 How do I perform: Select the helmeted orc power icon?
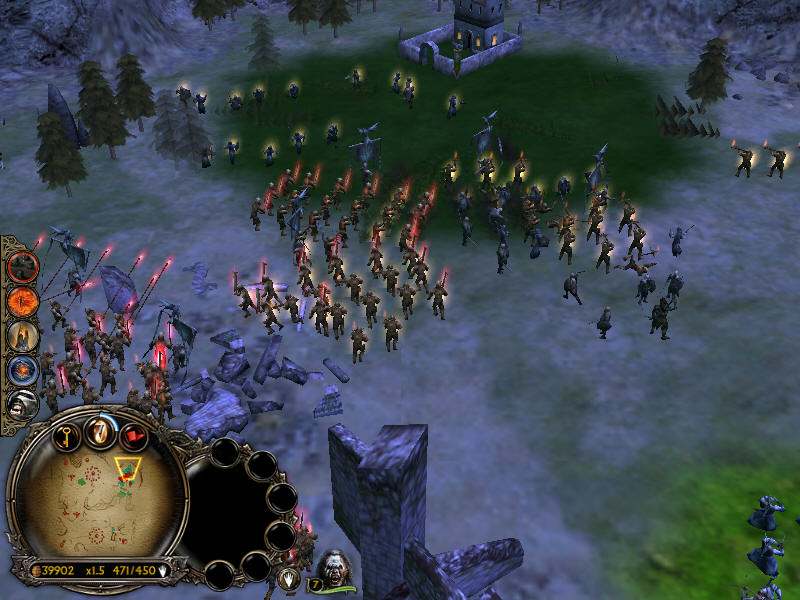click(x=23, y=404)
